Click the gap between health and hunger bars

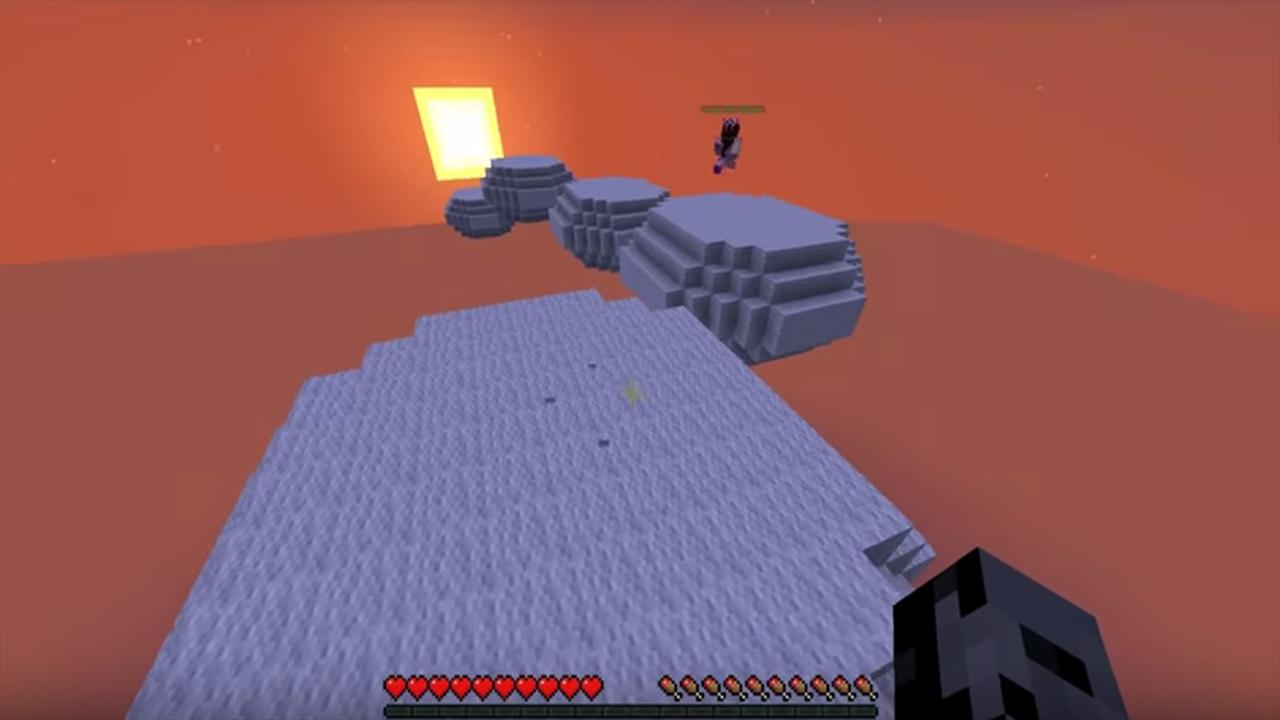(x=627, y=687)
